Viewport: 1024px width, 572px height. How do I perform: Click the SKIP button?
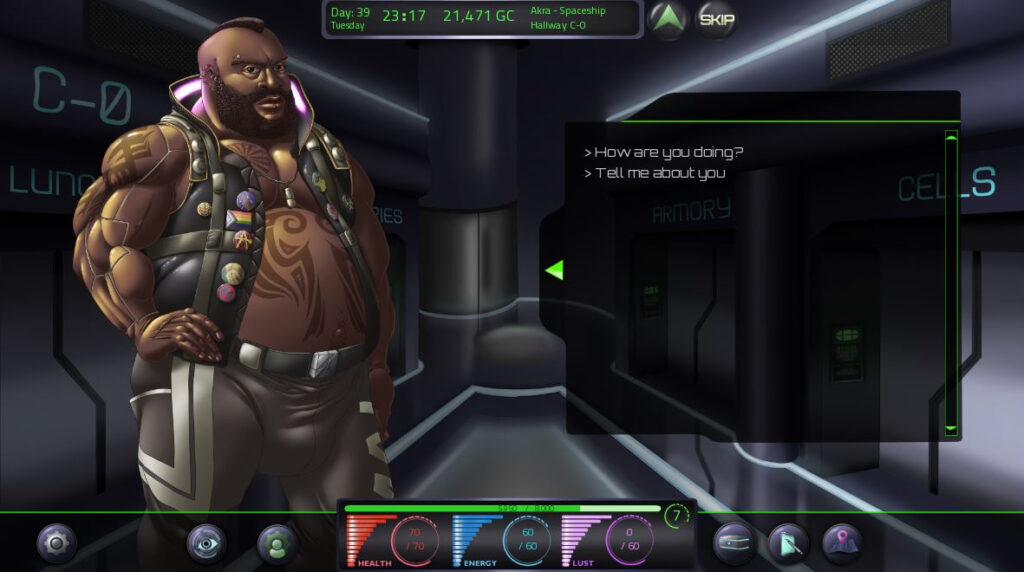click(x=715, y=19)
